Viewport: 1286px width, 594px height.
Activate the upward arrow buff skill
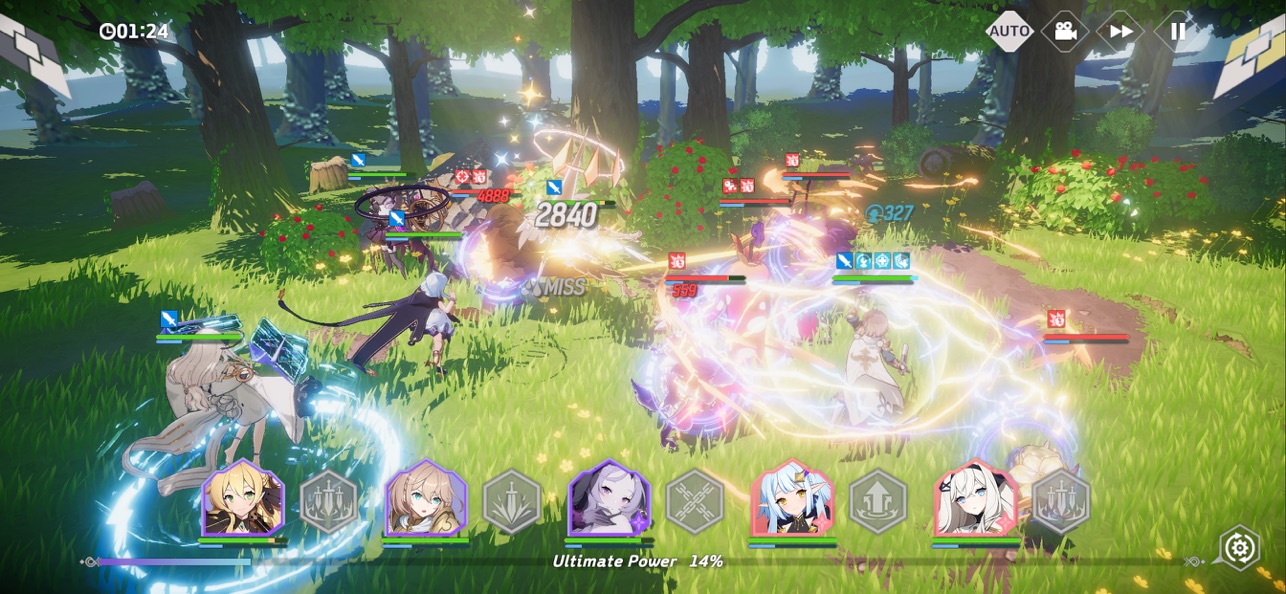(878, 501)
